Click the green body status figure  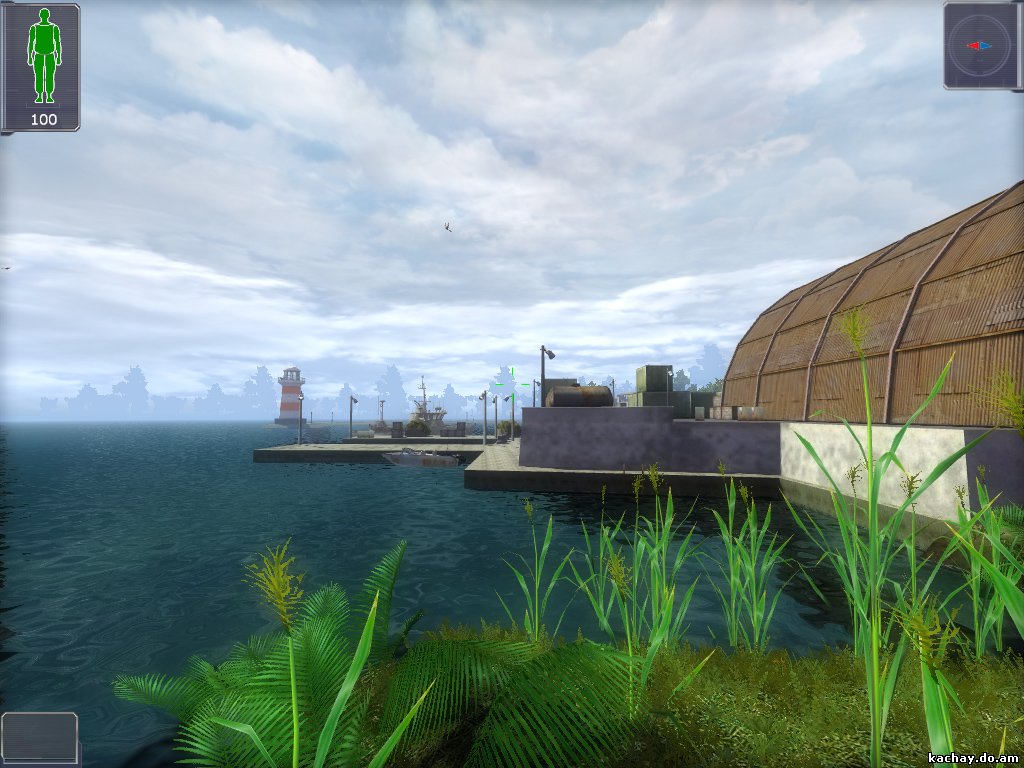(x=43, y=55)
